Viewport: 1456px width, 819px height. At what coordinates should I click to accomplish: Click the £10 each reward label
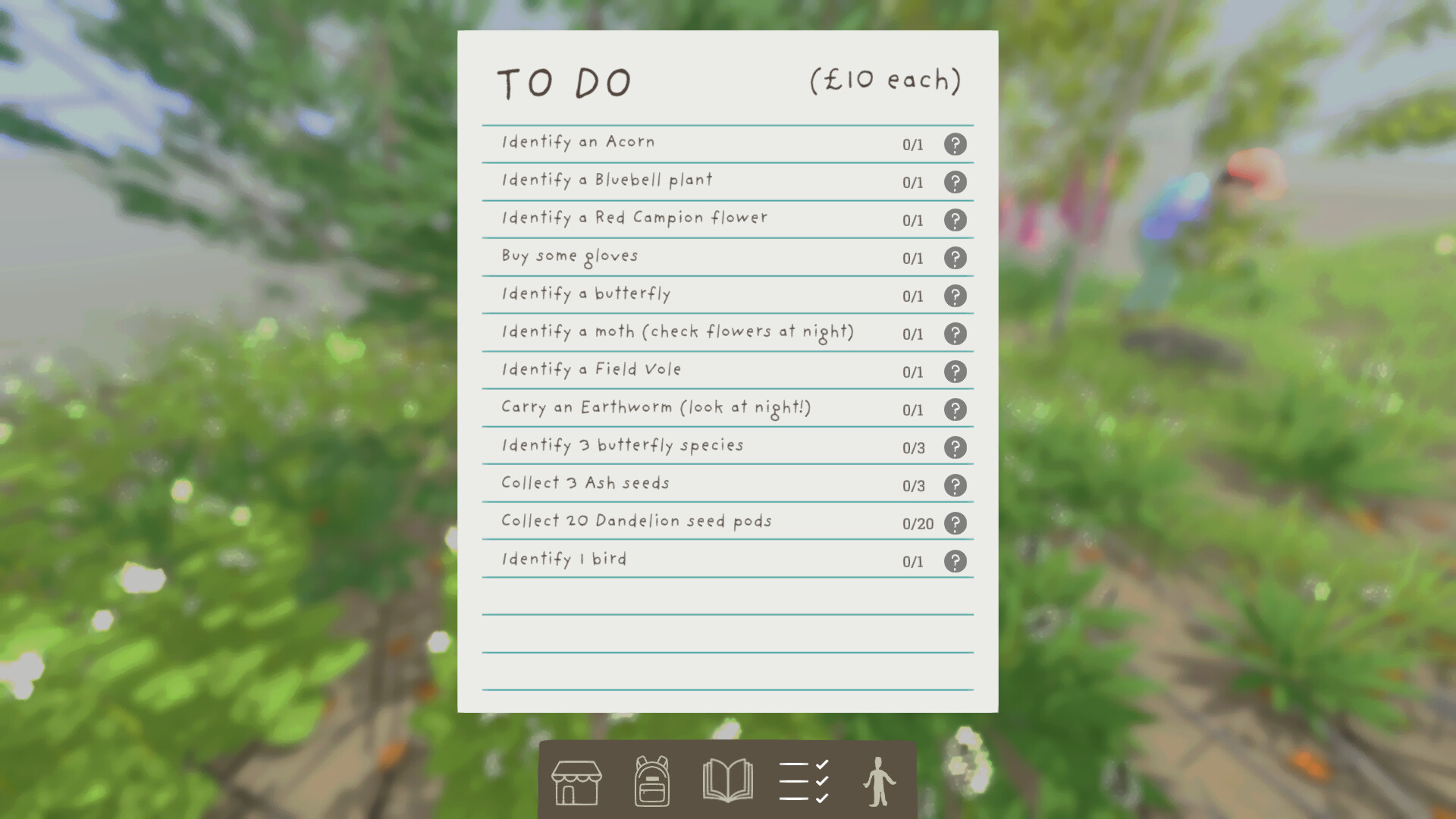click(886, 79)
